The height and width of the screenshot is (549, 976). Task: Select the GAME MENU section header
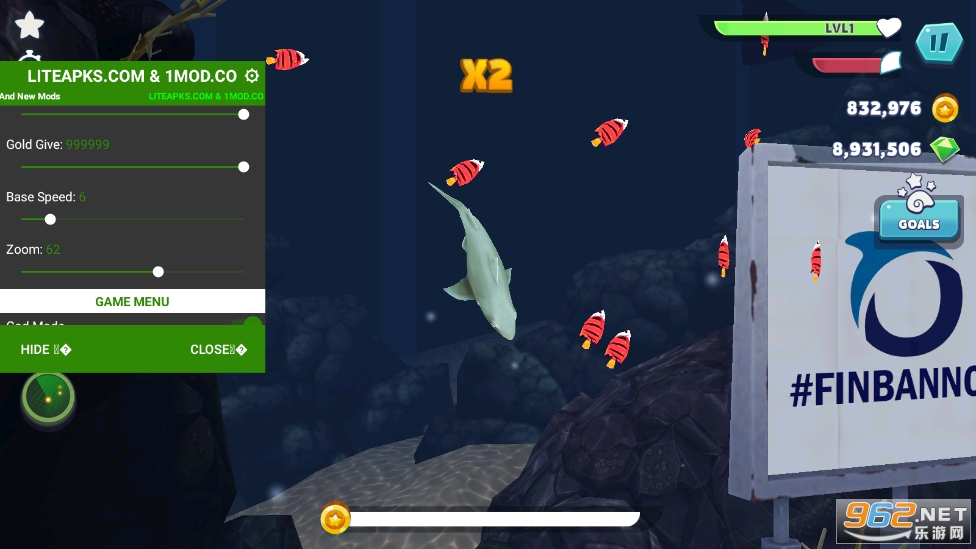point(132,301)
